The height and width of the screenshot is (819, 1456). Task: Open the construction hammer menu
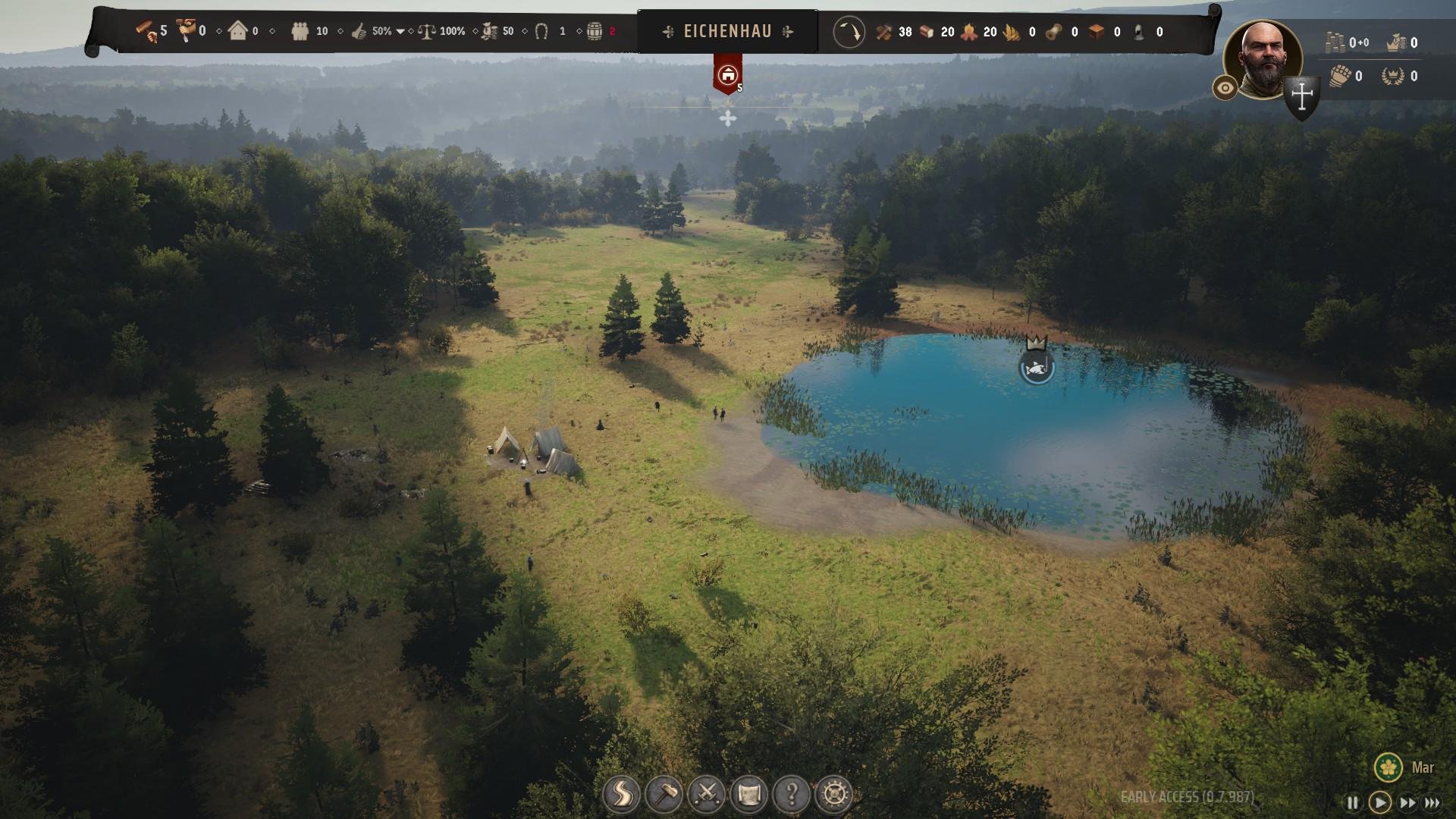pyautogui.click(x=664, y=794)
